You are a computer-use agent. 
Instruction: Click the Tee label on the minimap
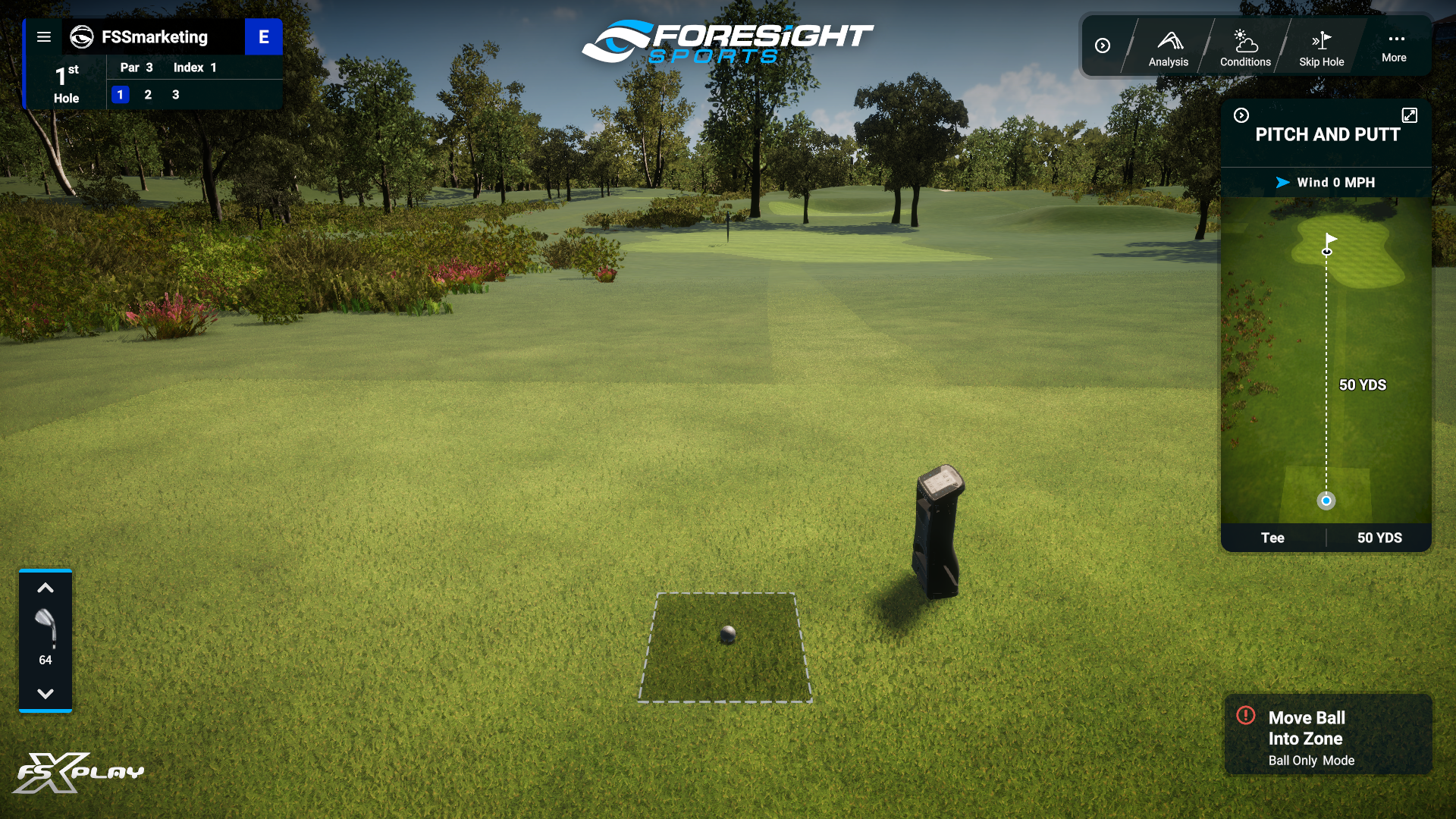1274,538
